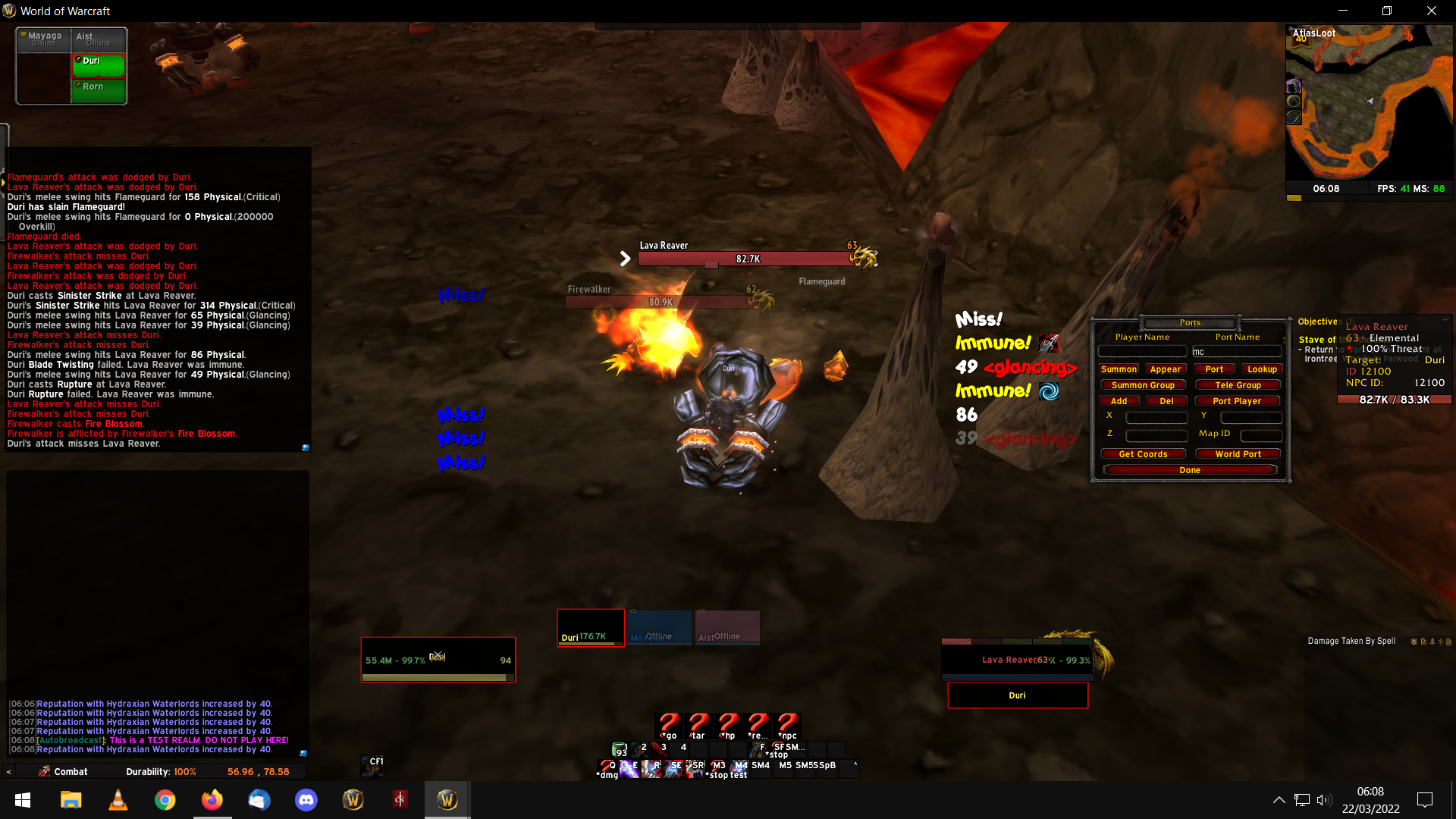Image resolution: width=1456 pixels, height=819 pixels.
Task: Click the sword icon on Damage Taken By Spell bar
Action: [x=1432, y=641]
